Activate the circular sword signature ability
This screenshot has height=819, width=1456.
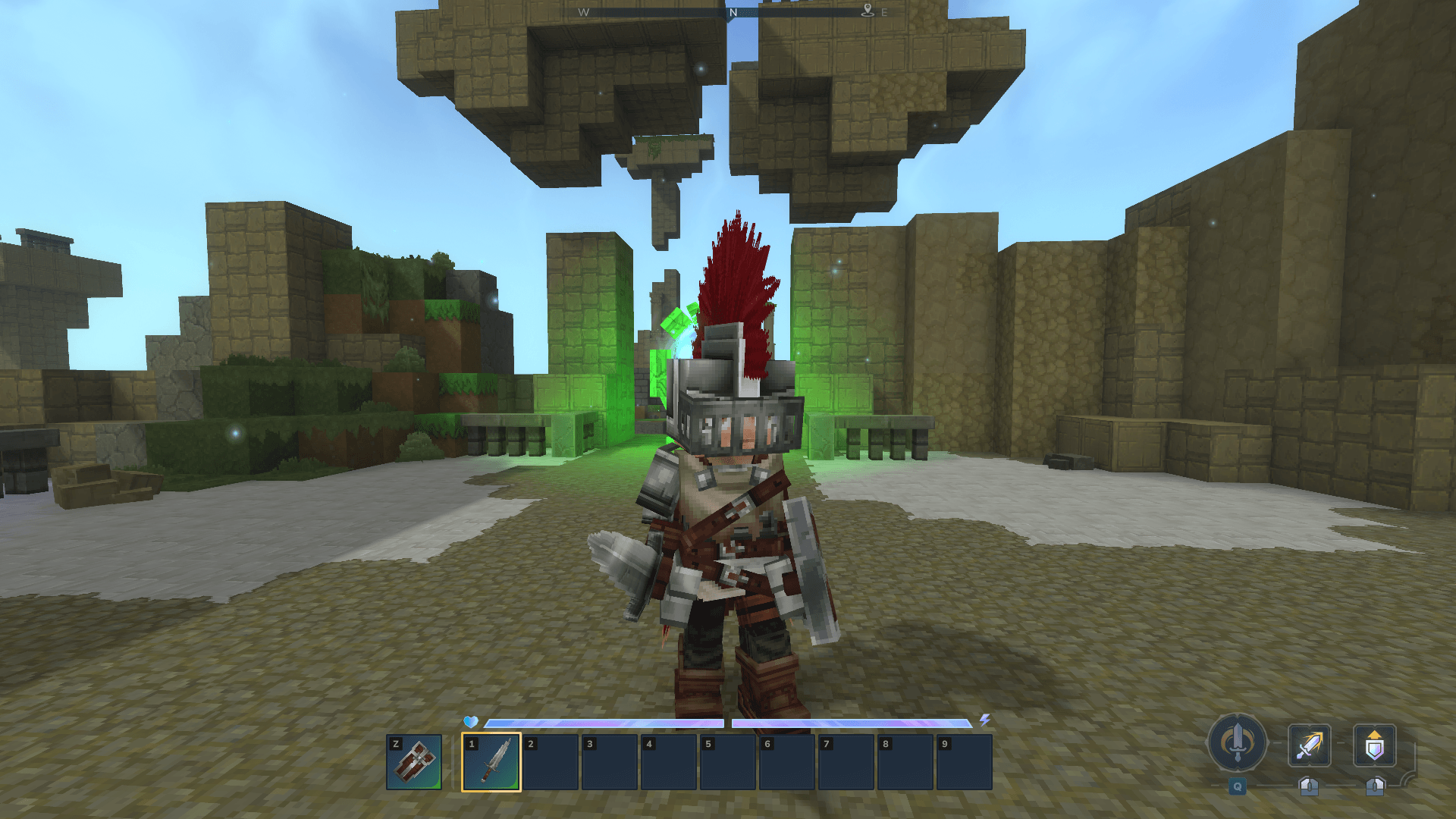(x=1238, y=743)
